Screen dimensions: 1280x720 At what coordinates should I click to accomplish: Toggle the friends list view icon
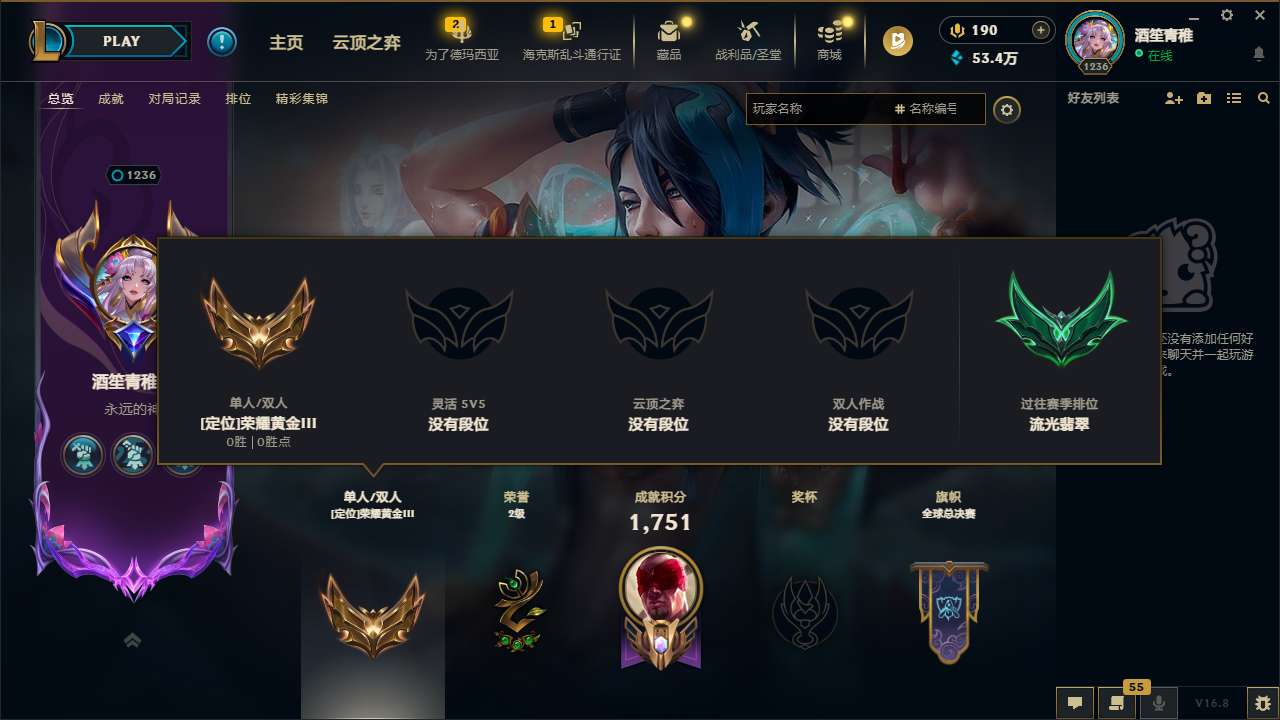click(x=1234, y=98)
